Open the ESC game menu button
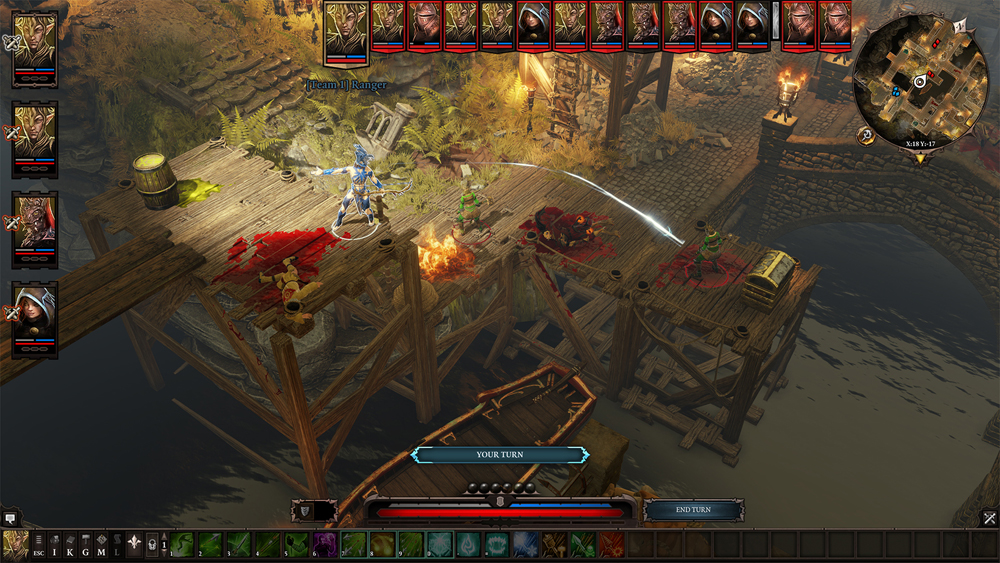This screenshot has width=1000, height=563. click(39, 544)
